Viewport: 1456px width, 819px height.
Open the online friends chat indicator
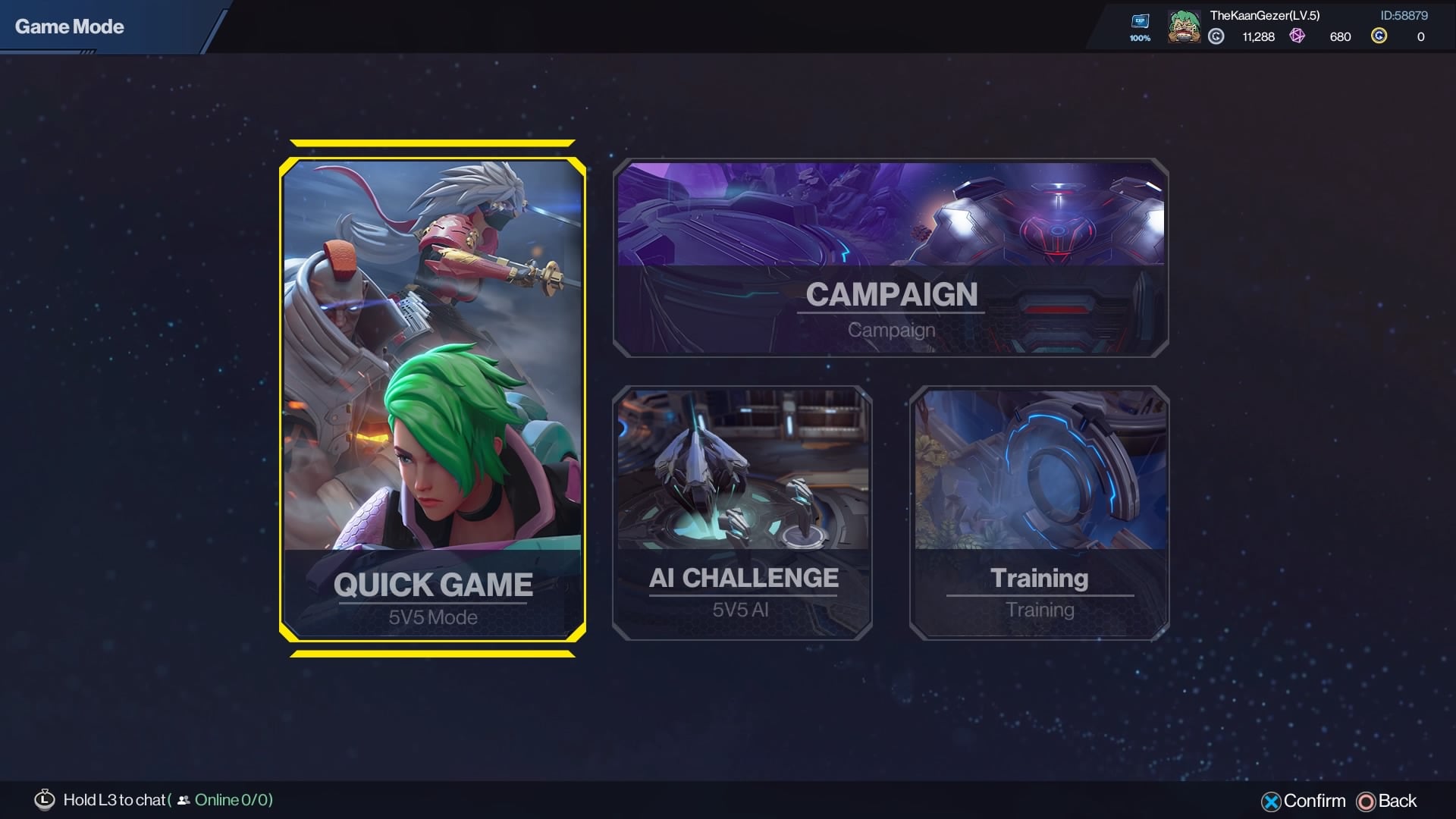coord(226,800)
